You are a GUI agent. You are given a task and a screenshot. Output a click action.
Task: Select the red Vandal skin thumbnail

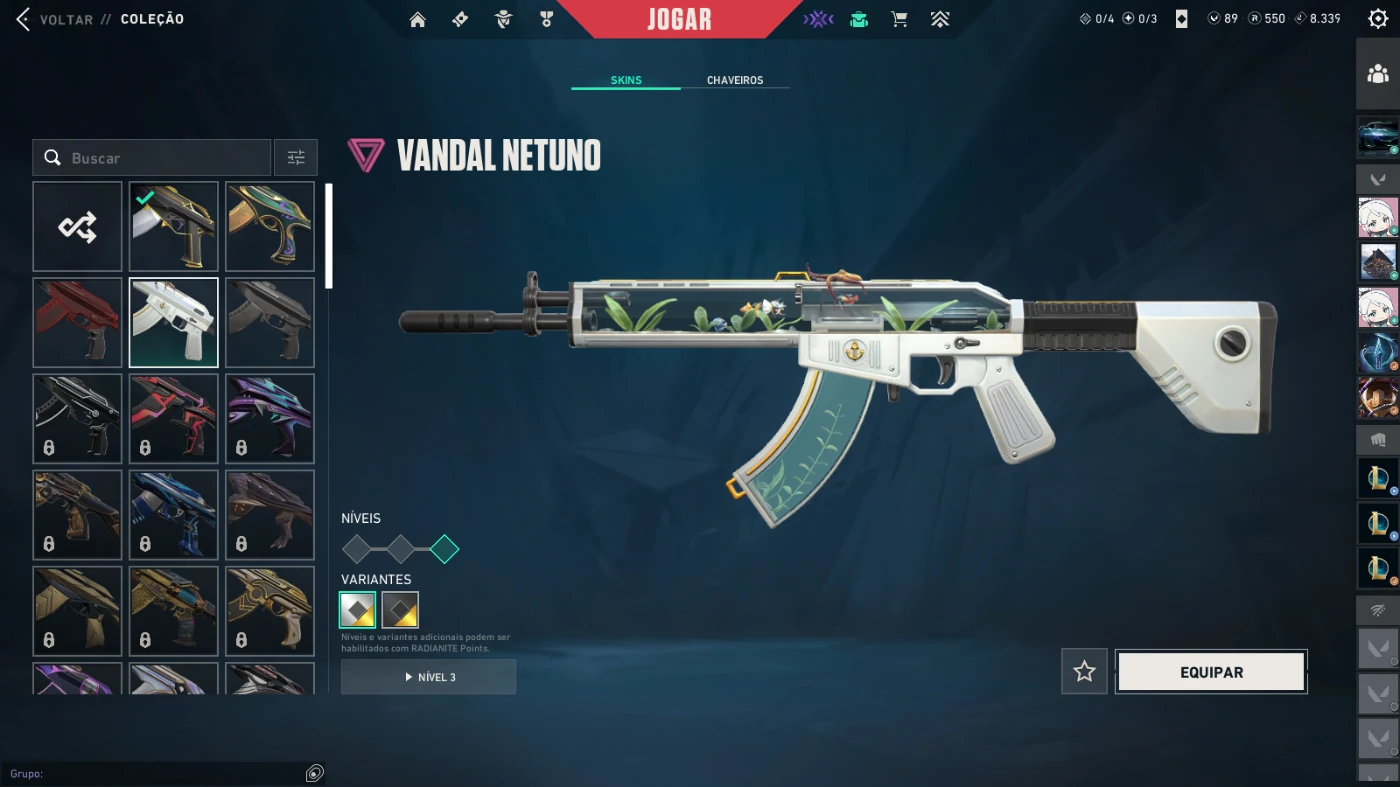tap(77, 323)
